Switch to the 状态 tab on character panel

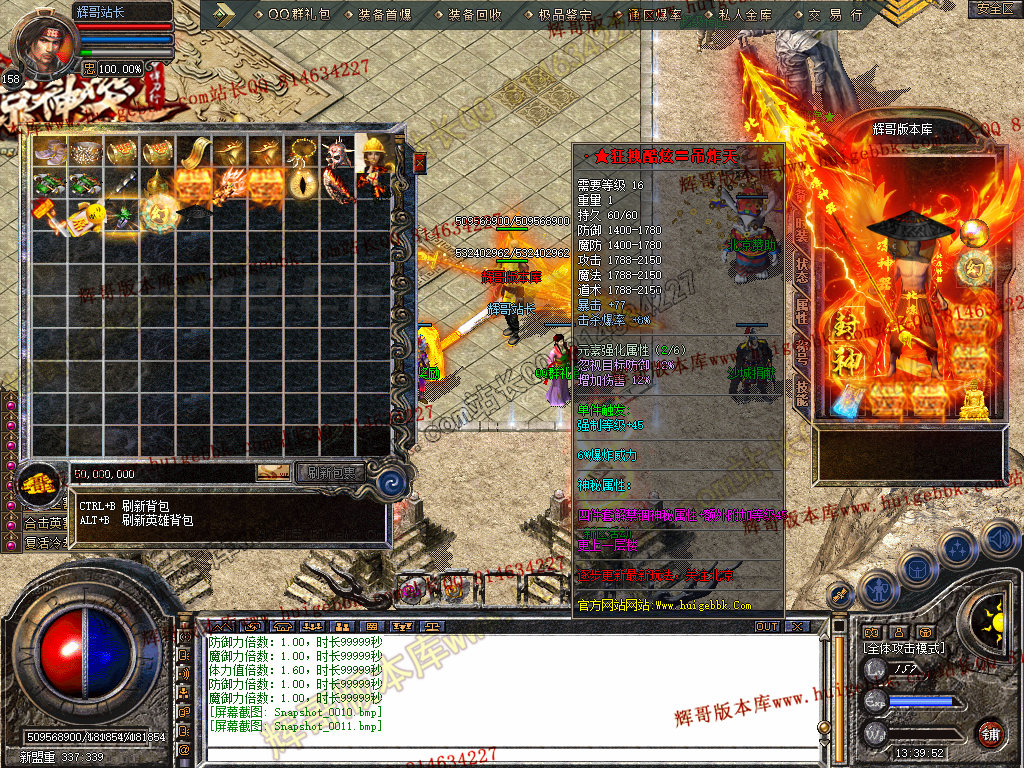click(x=802, y=272)
